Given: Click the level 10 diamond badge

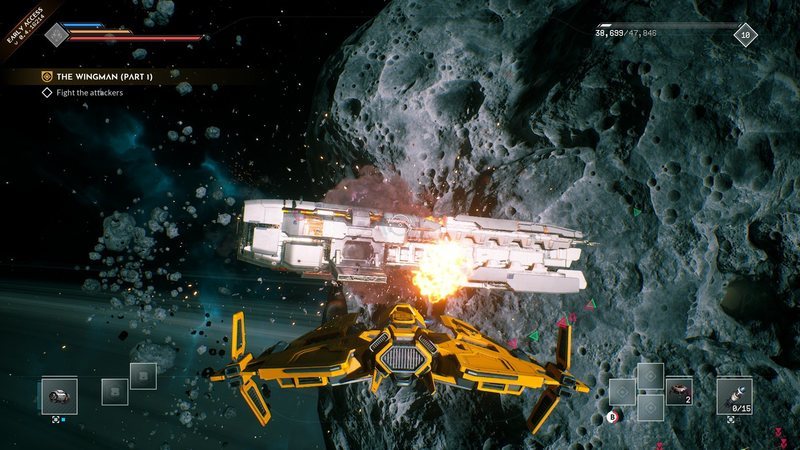Looking at the screenshot, I should (746, 34).
